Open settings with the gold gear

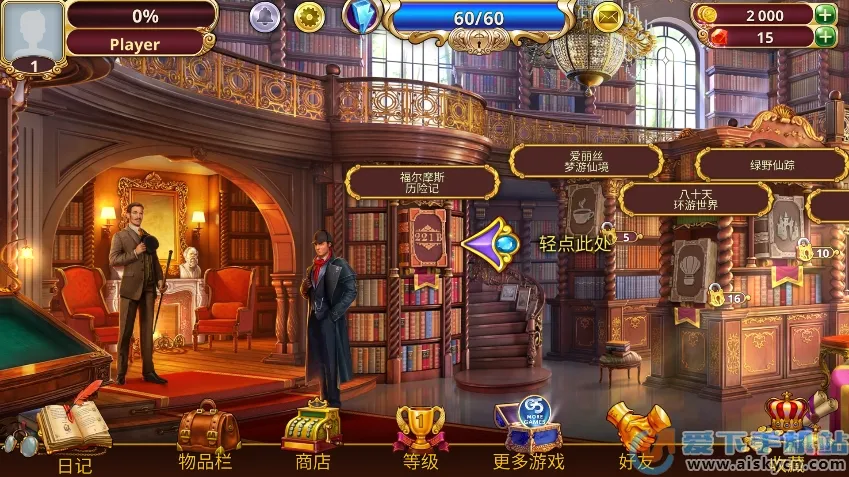(x=310, y=16)
